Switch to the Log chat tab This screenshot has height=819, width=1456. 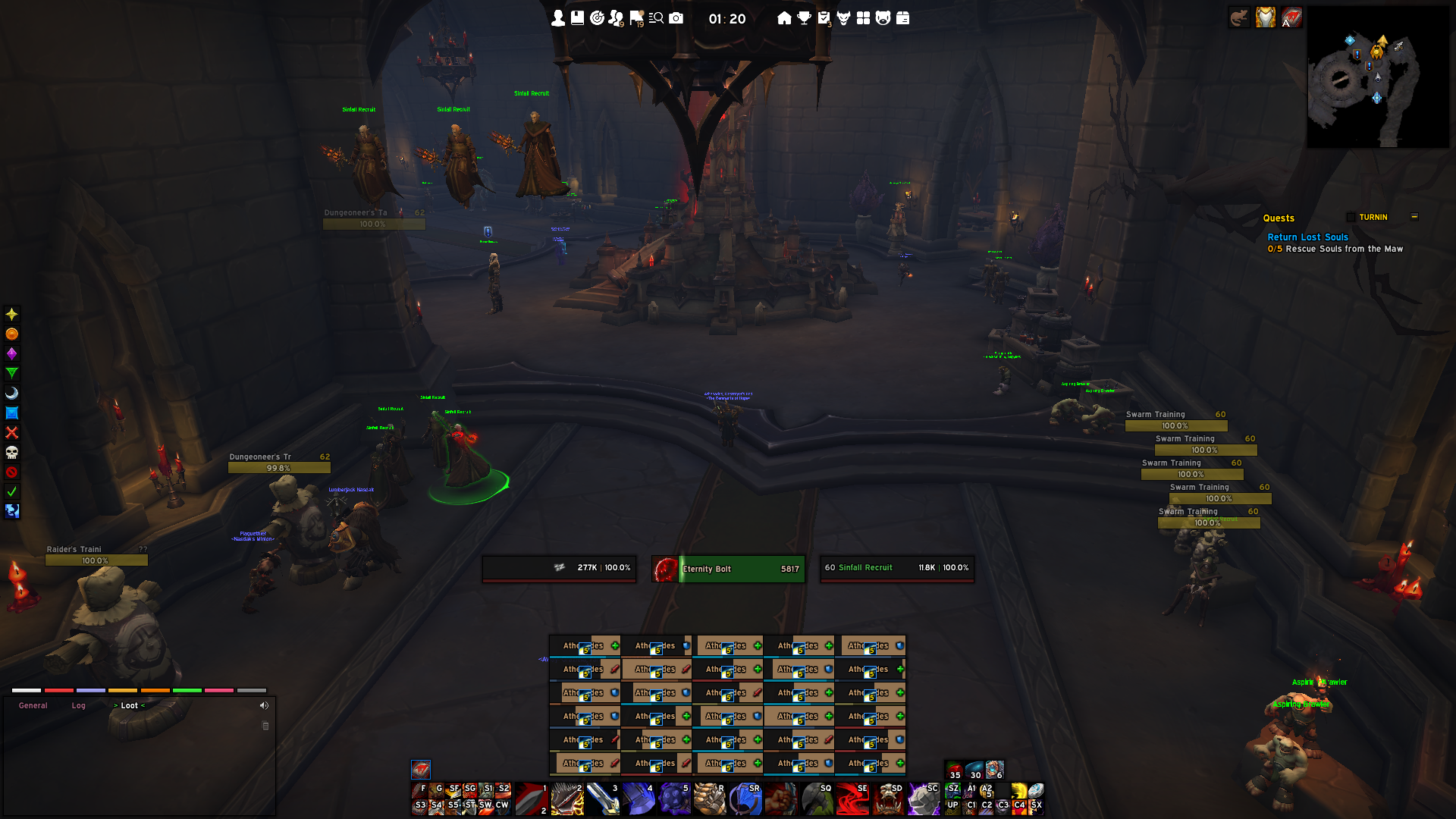pos(79,706)
